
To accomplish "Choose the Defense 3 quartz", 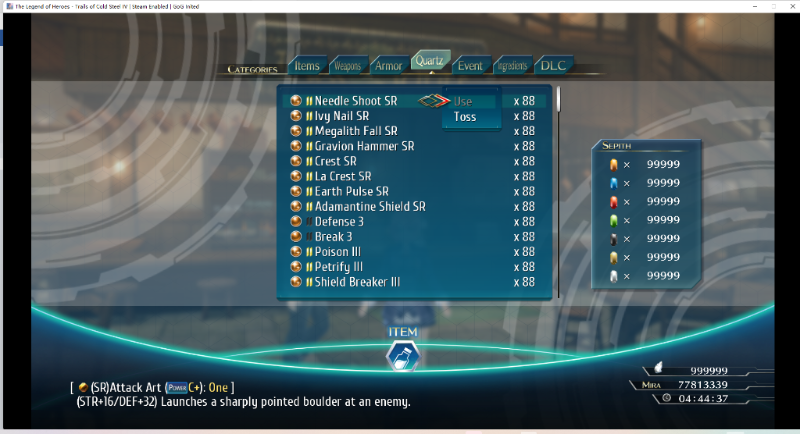I will 339,221.
